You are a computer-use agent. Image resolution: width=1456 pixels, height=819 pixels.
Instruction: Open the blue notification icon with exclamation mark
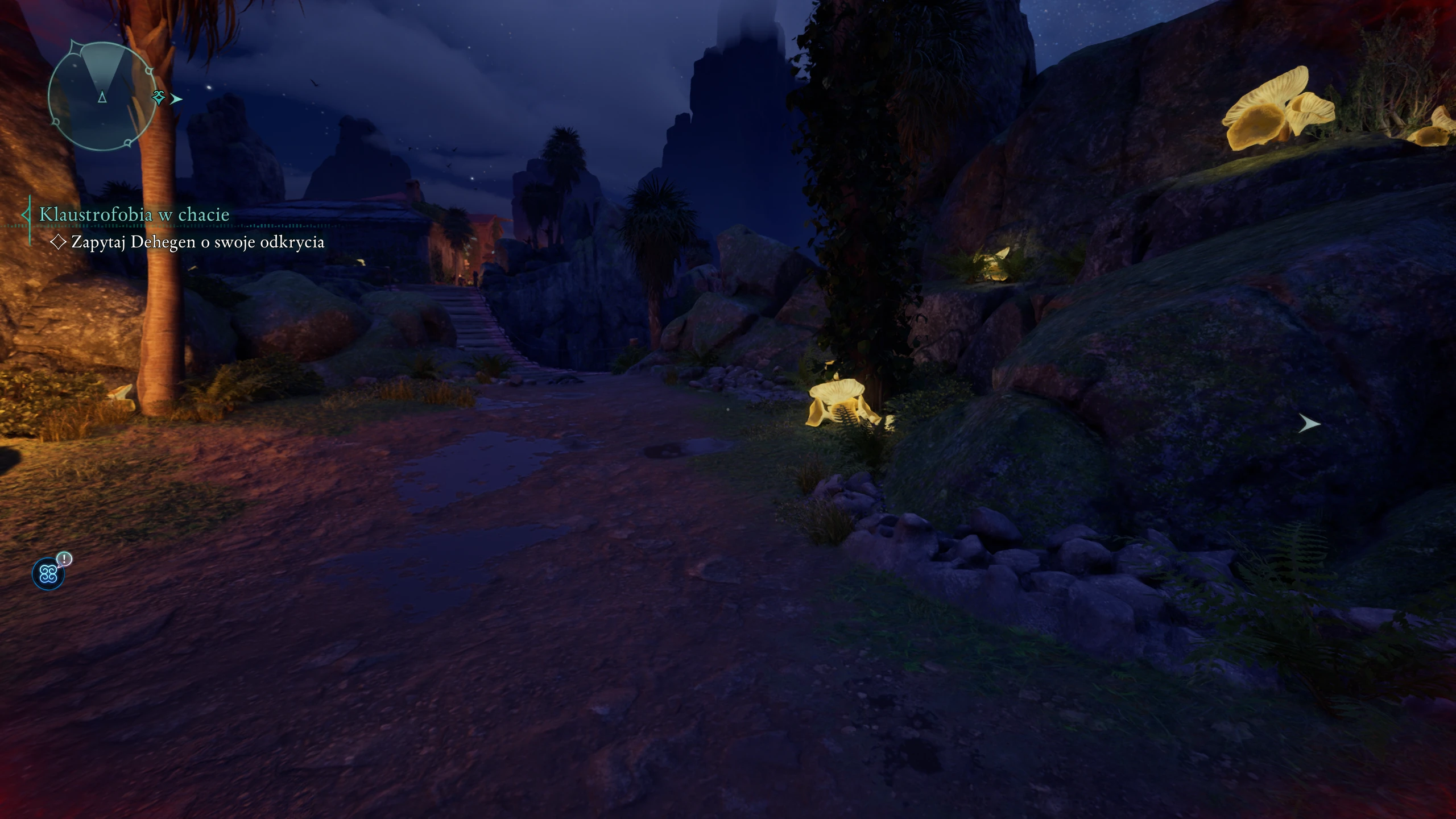49,573
